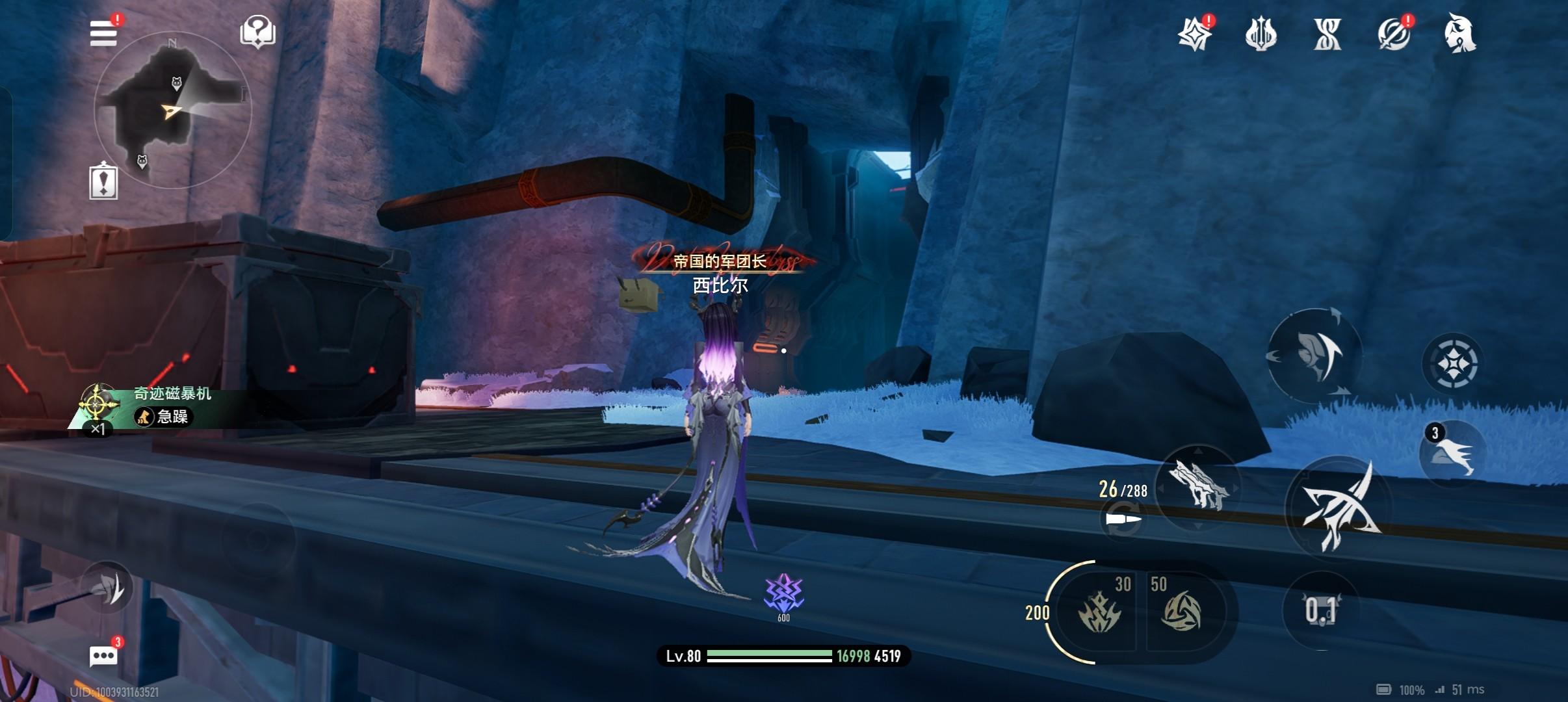1568x702 pixels.
Task: Open the question-mark help guide
Action: 257,32
